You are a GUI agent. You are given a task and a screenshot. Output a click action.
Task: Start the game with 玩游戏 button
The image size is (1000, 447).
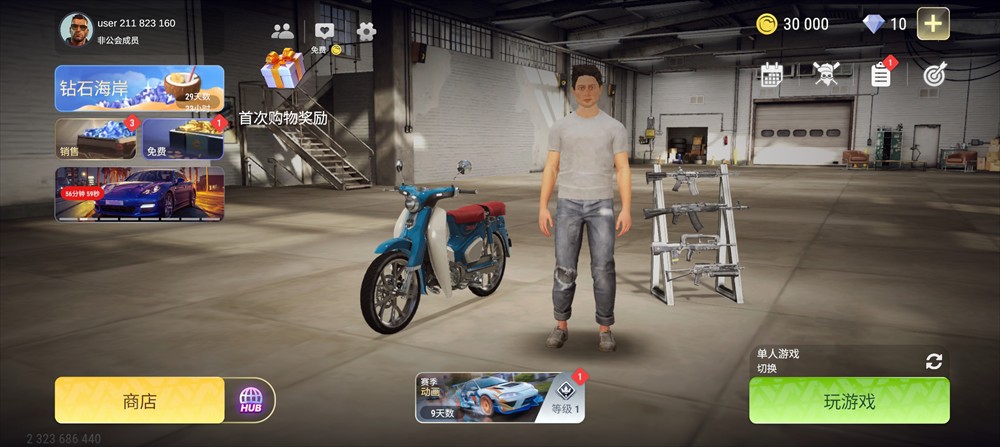[x=849, y=401]
